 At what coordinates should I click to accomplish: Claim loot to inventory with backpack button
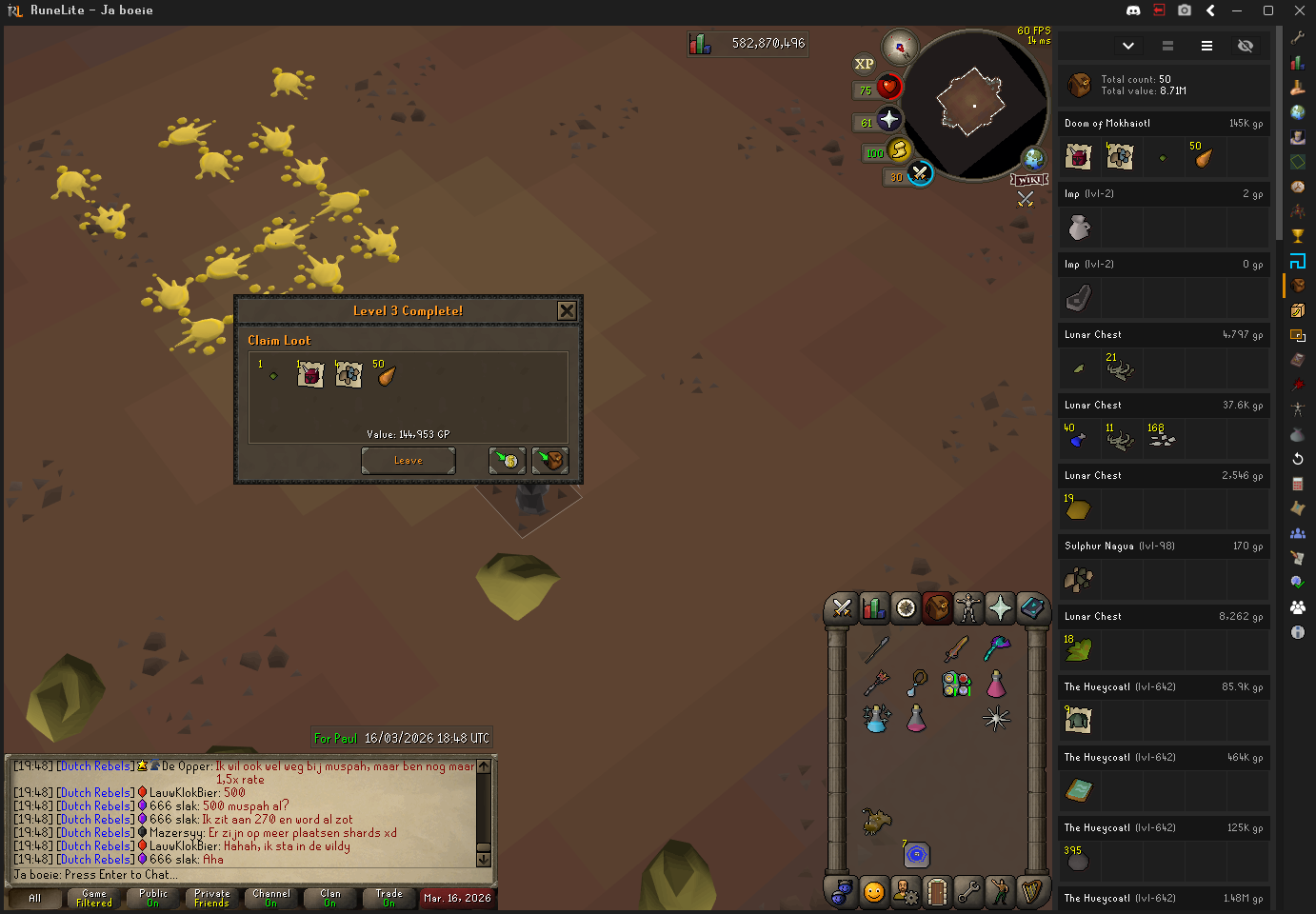550,461
